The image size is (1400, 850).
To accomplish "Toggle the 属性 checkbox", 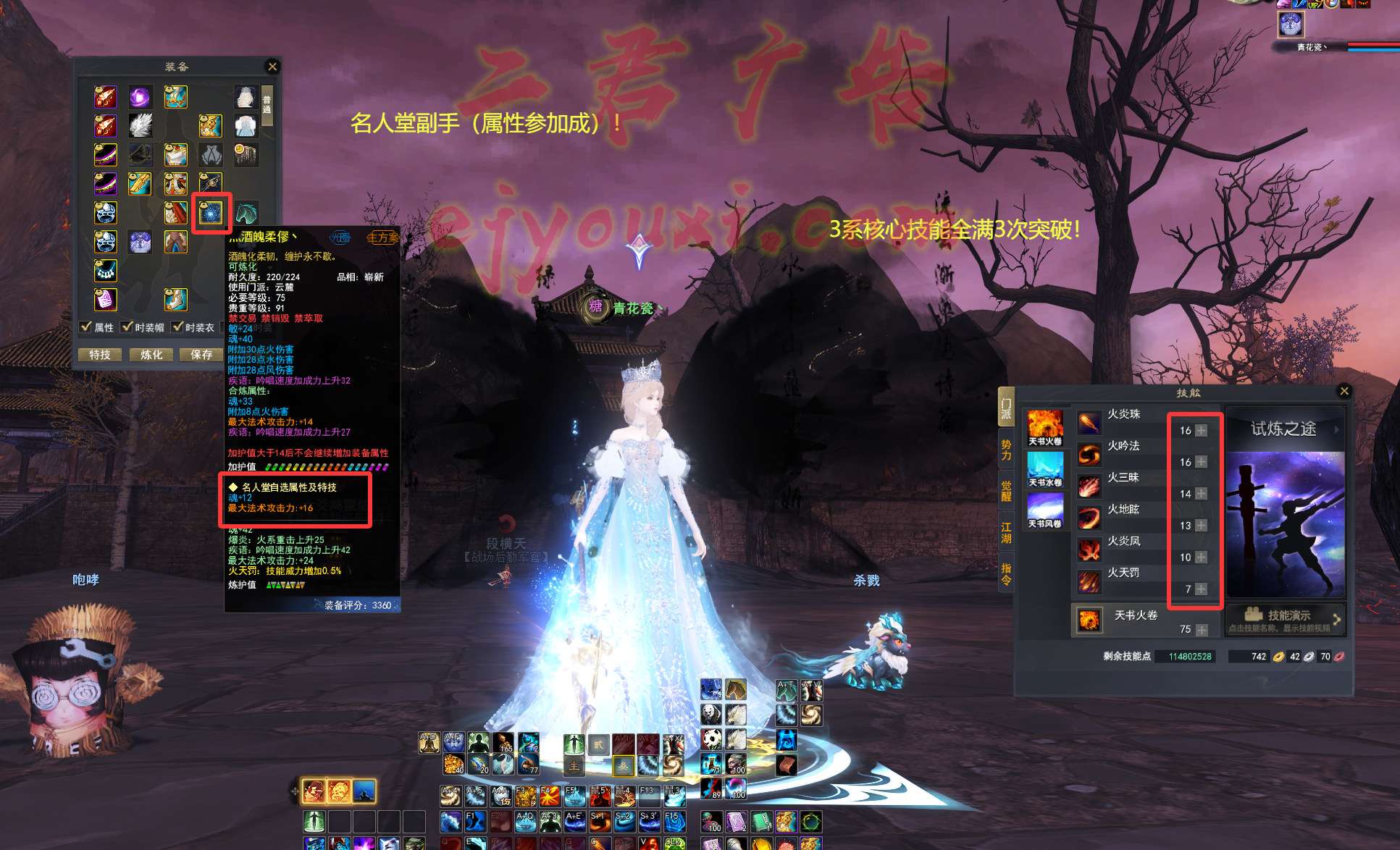I will coord(86,327).
